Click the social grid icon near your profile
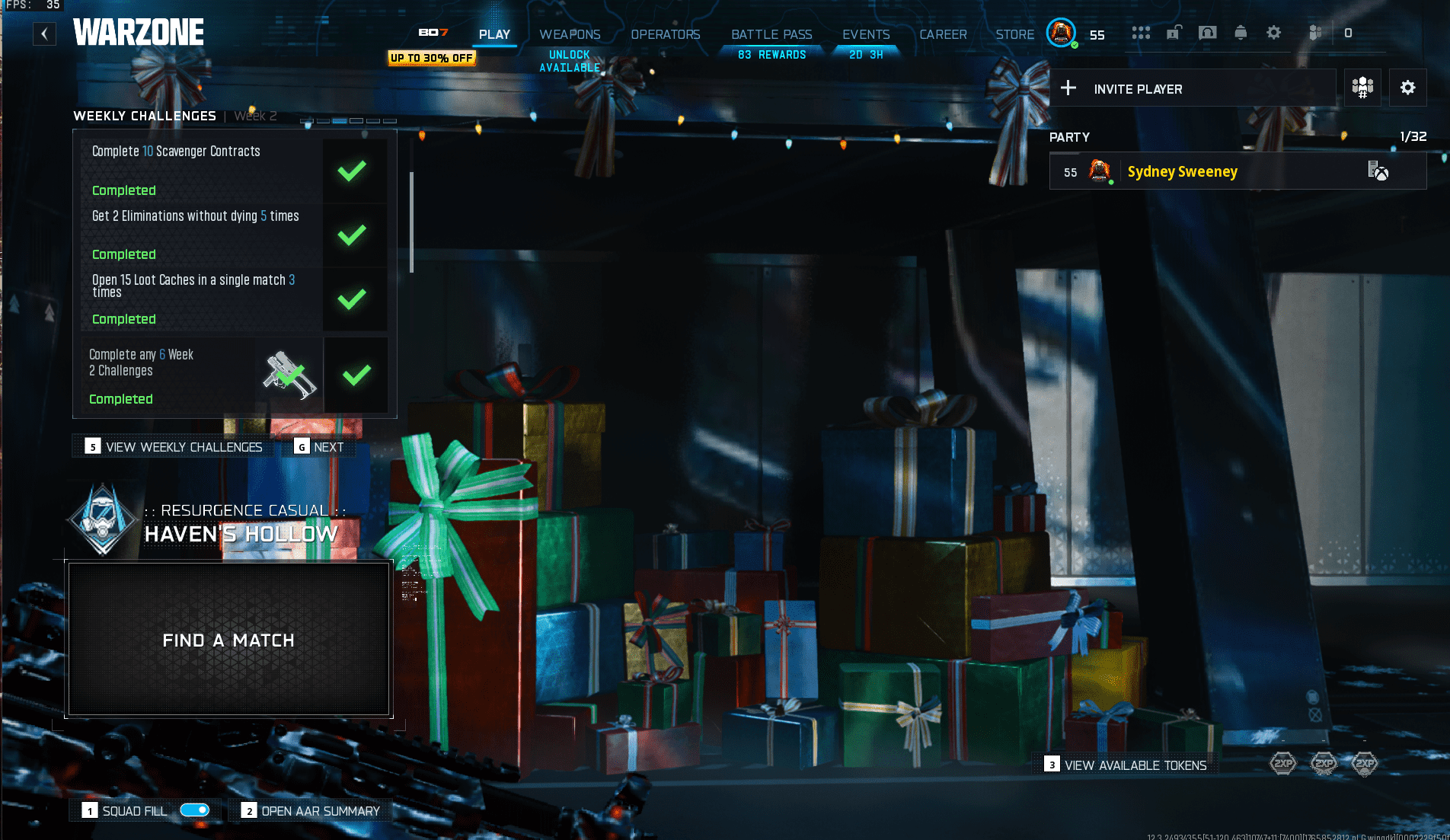 tap(1142, 33)
